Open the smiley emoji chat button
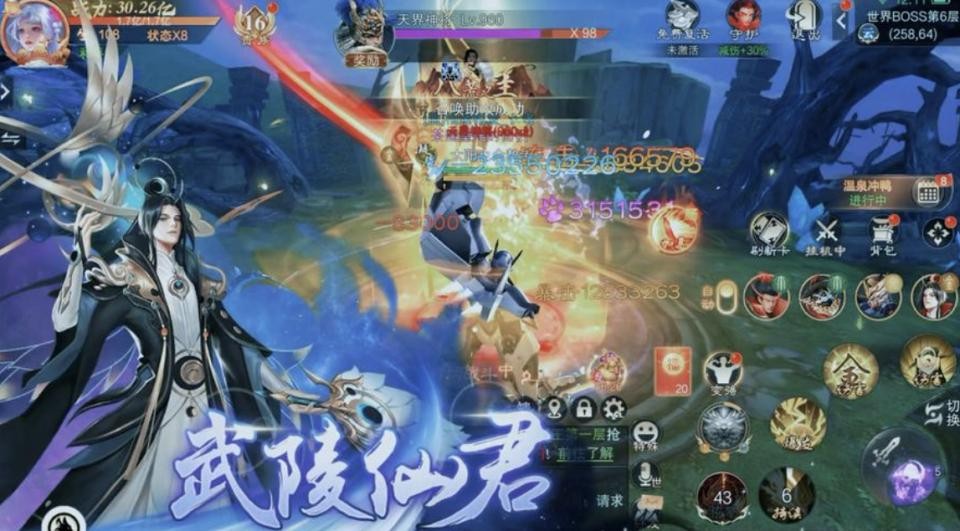The image size is (960, 531). point(645,434)
